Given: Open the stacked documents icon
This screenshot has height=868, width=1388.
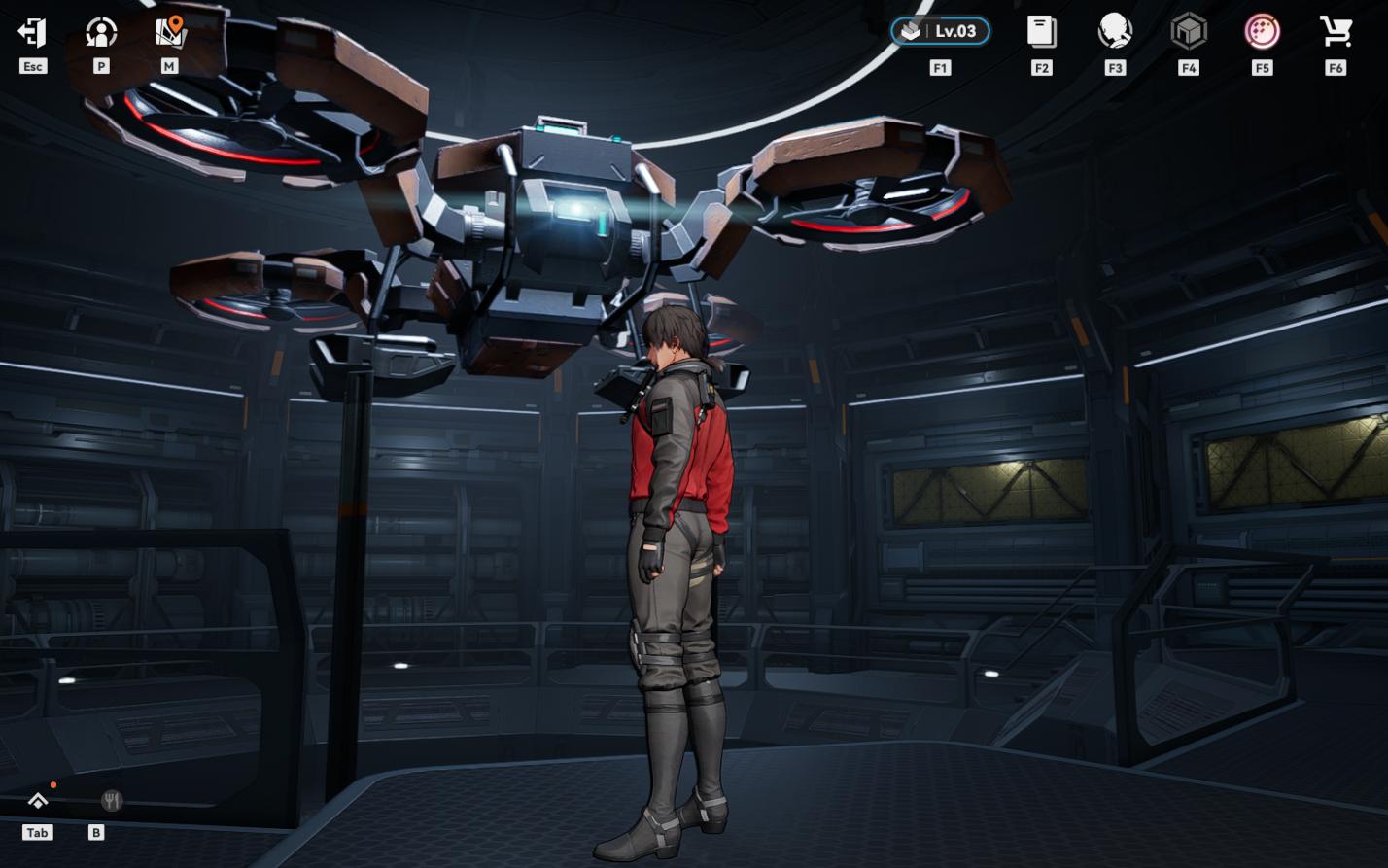Looking at the screenshot, I should (1041, 31).
